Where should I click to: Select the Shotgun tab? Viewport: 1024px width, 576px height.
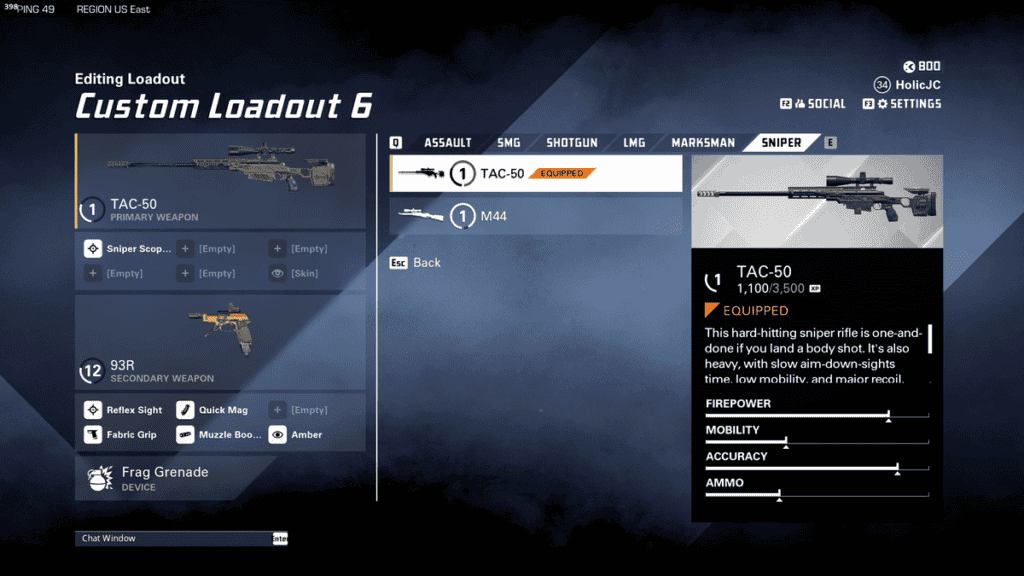pos(571,143)
